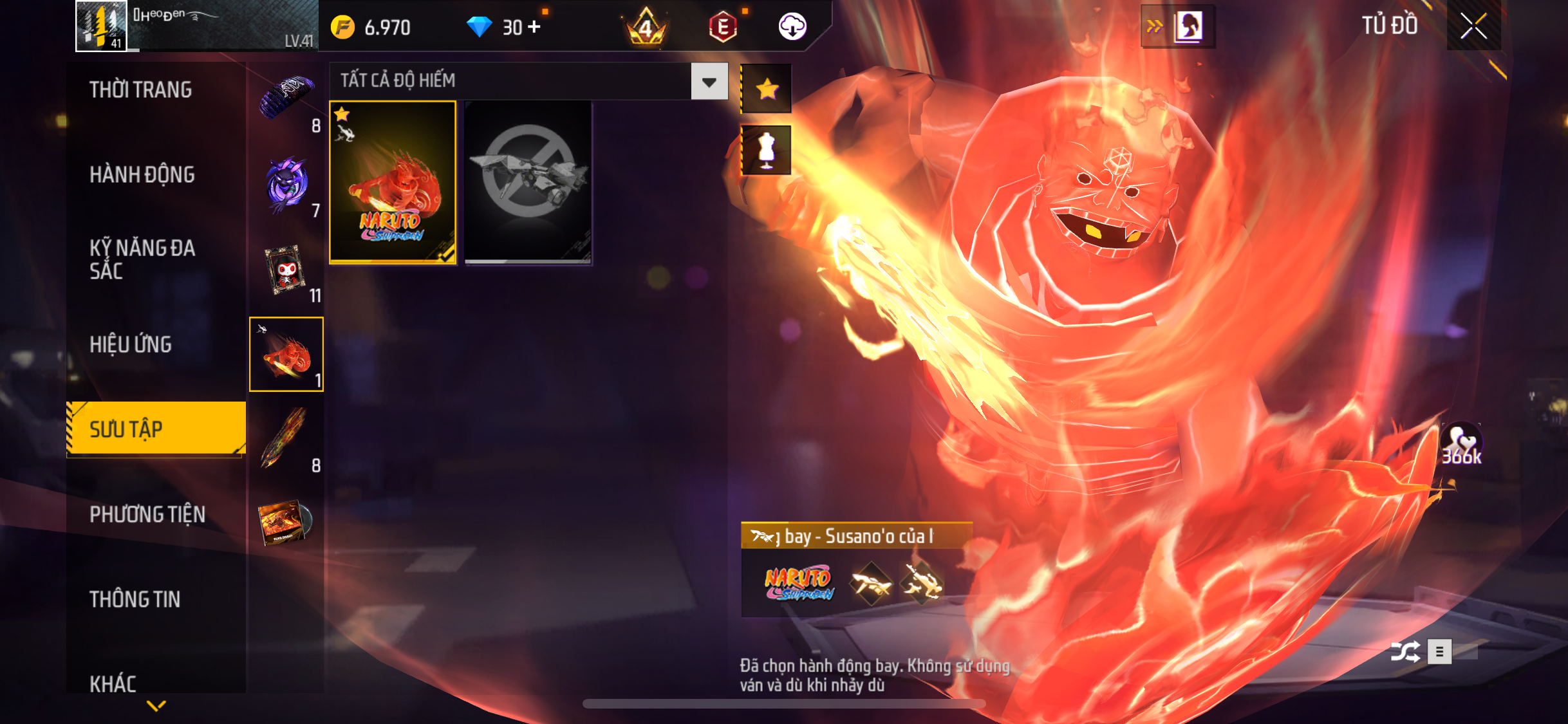Open the Thông Tin tab
Viewport: 1568px width, 724px height.
pos(135,599)
